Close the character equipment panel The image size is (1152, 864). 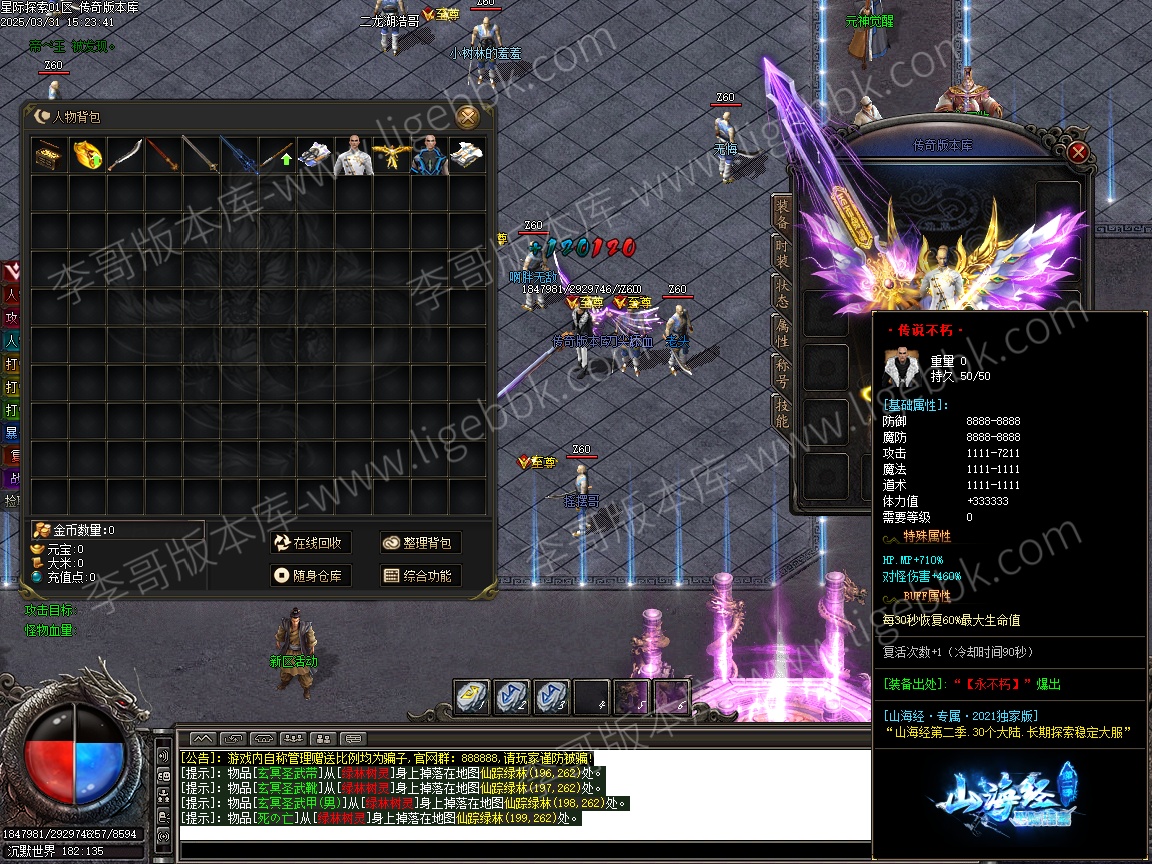click(1077, 152)
